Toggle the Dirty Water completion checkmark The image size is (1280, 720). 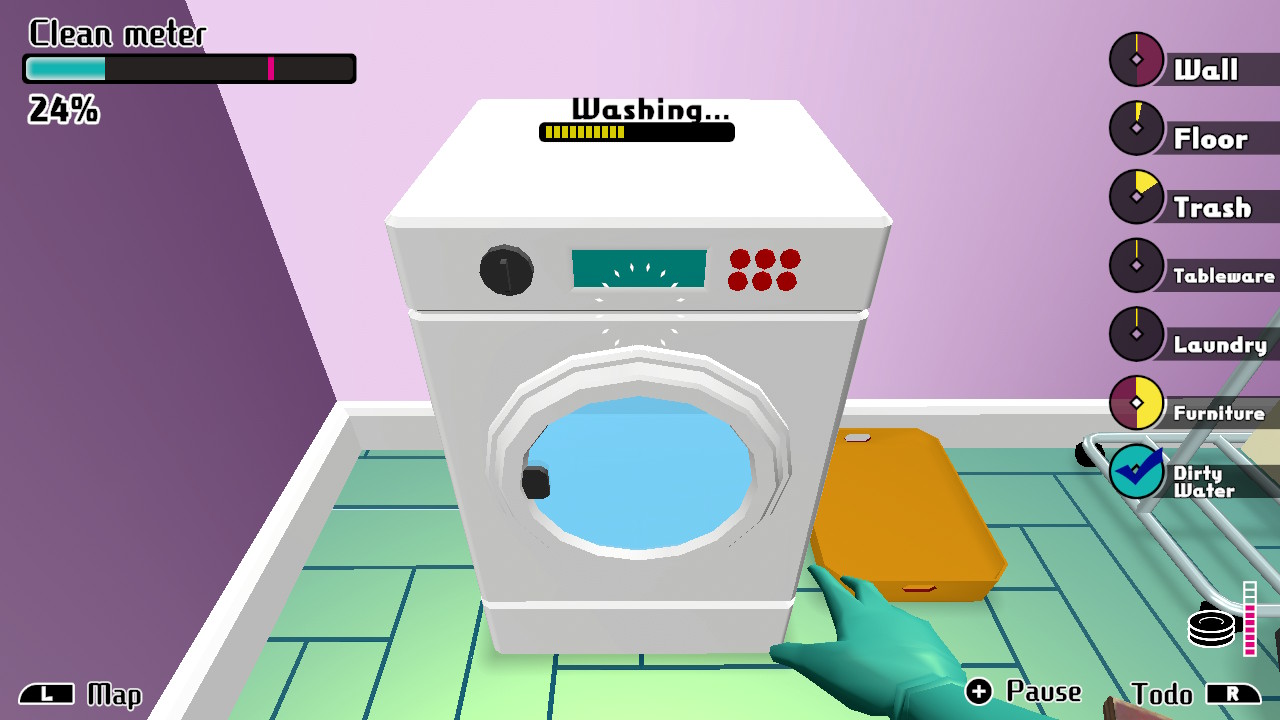(x=1136, y=470)
